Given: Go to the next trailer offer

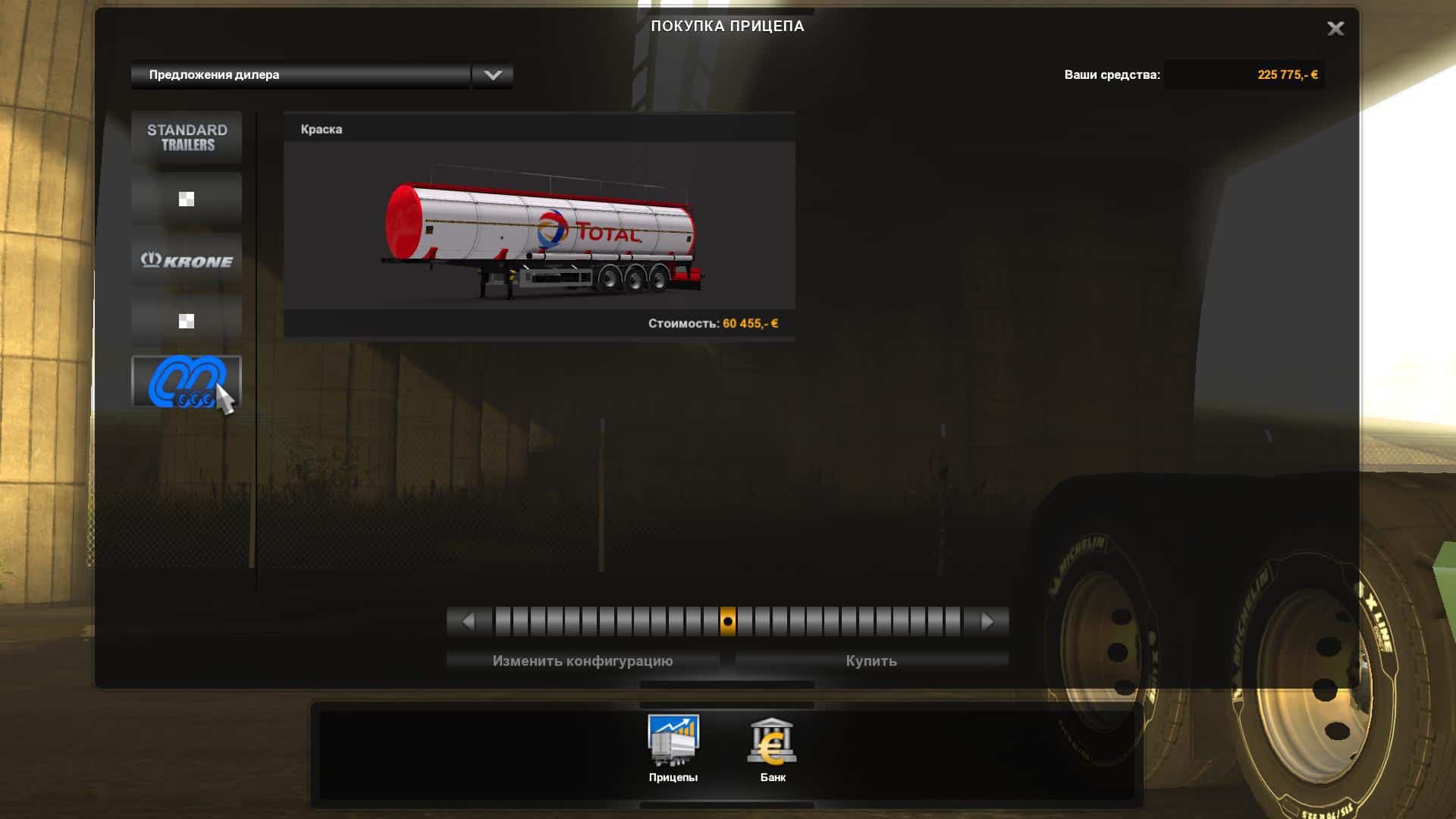Looking at the screenshot, I should coord(987,622).
